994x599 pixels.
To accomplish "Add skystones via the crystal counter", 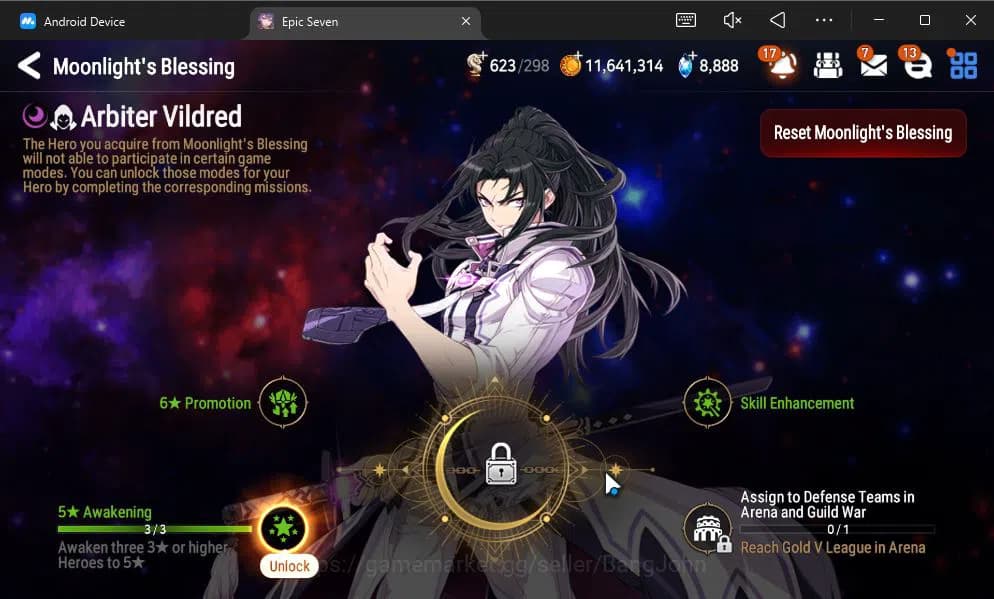I will [685, 65].
